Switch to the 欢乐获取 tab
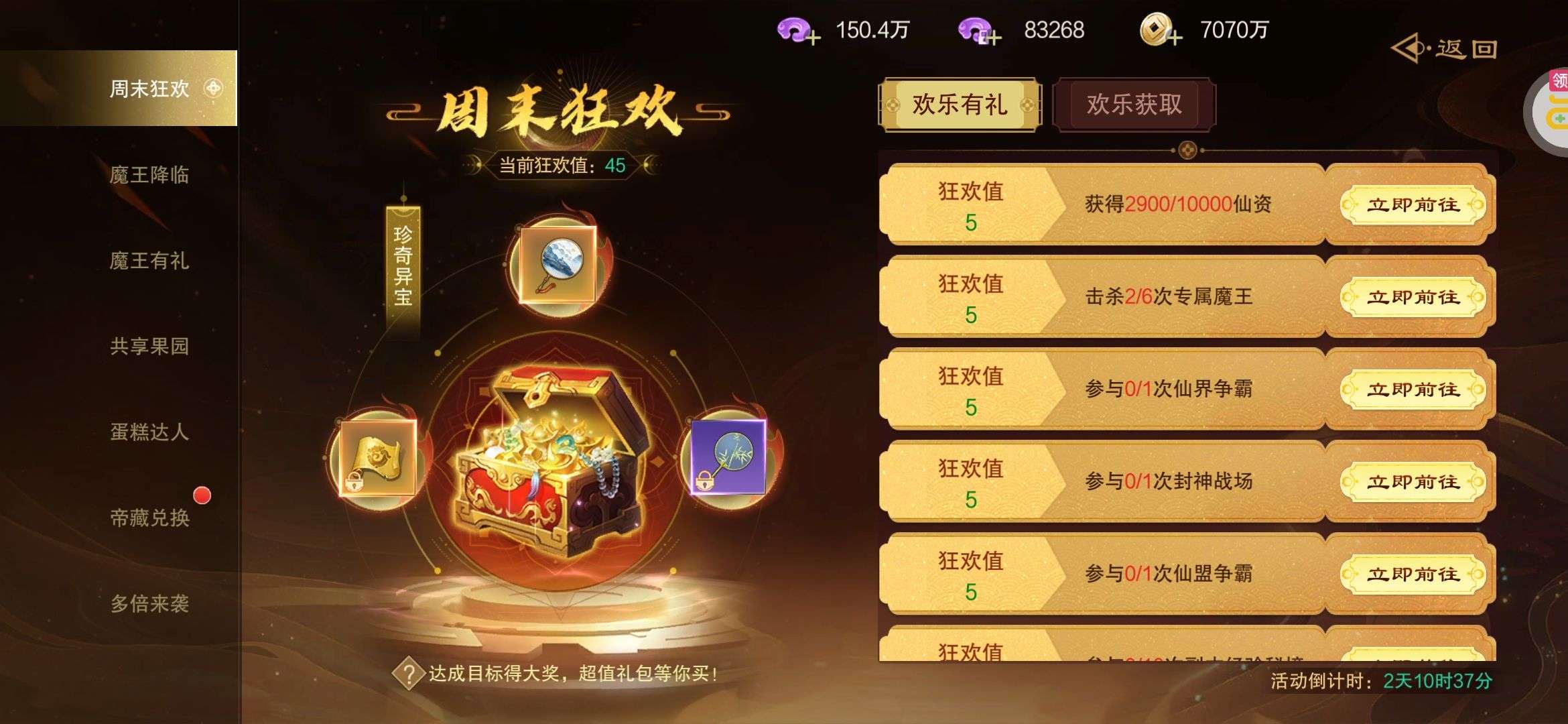 pyautogui.click(x=1133, y=105)
